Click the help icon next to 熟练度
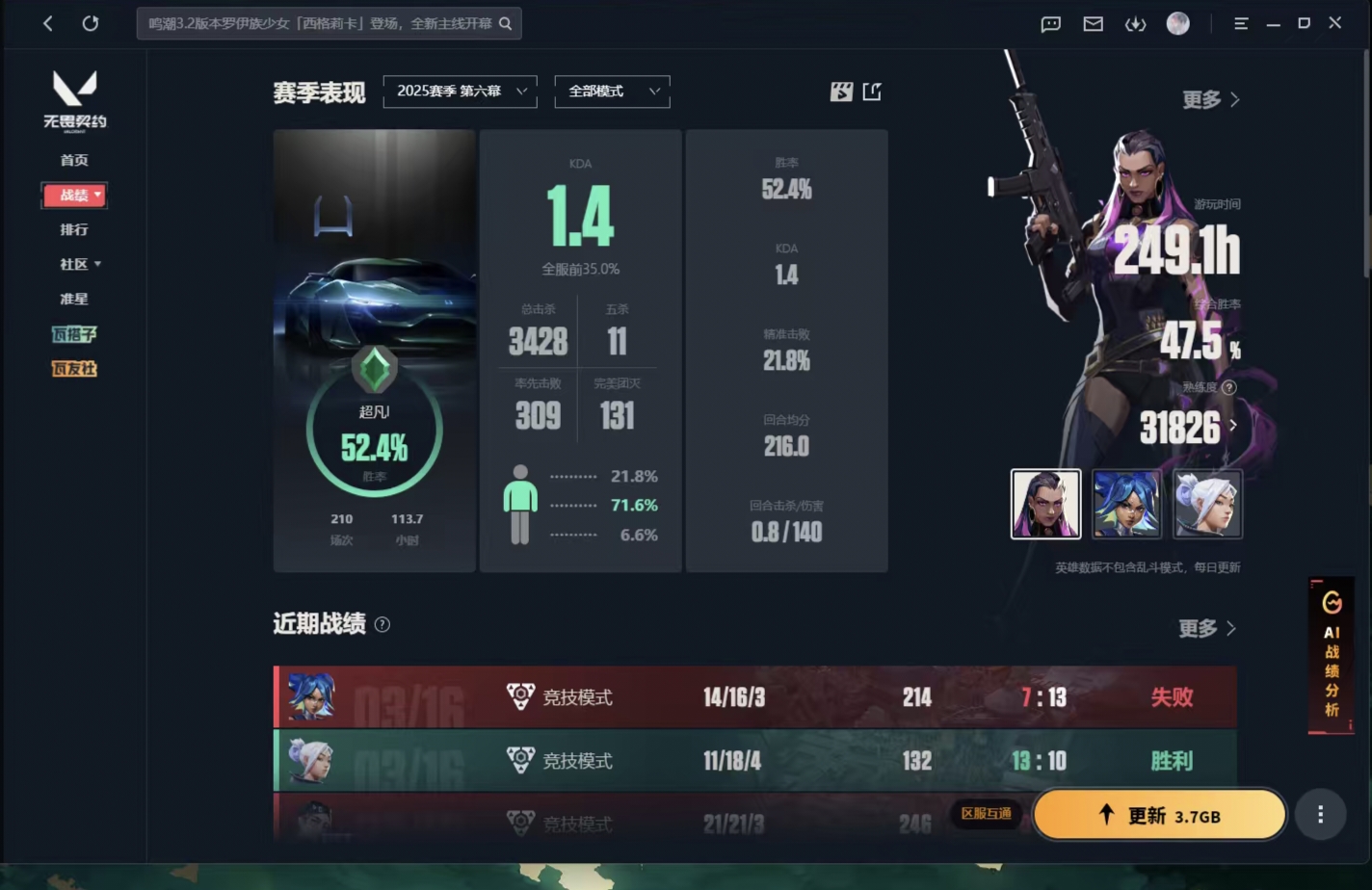 pos(1229,387)
